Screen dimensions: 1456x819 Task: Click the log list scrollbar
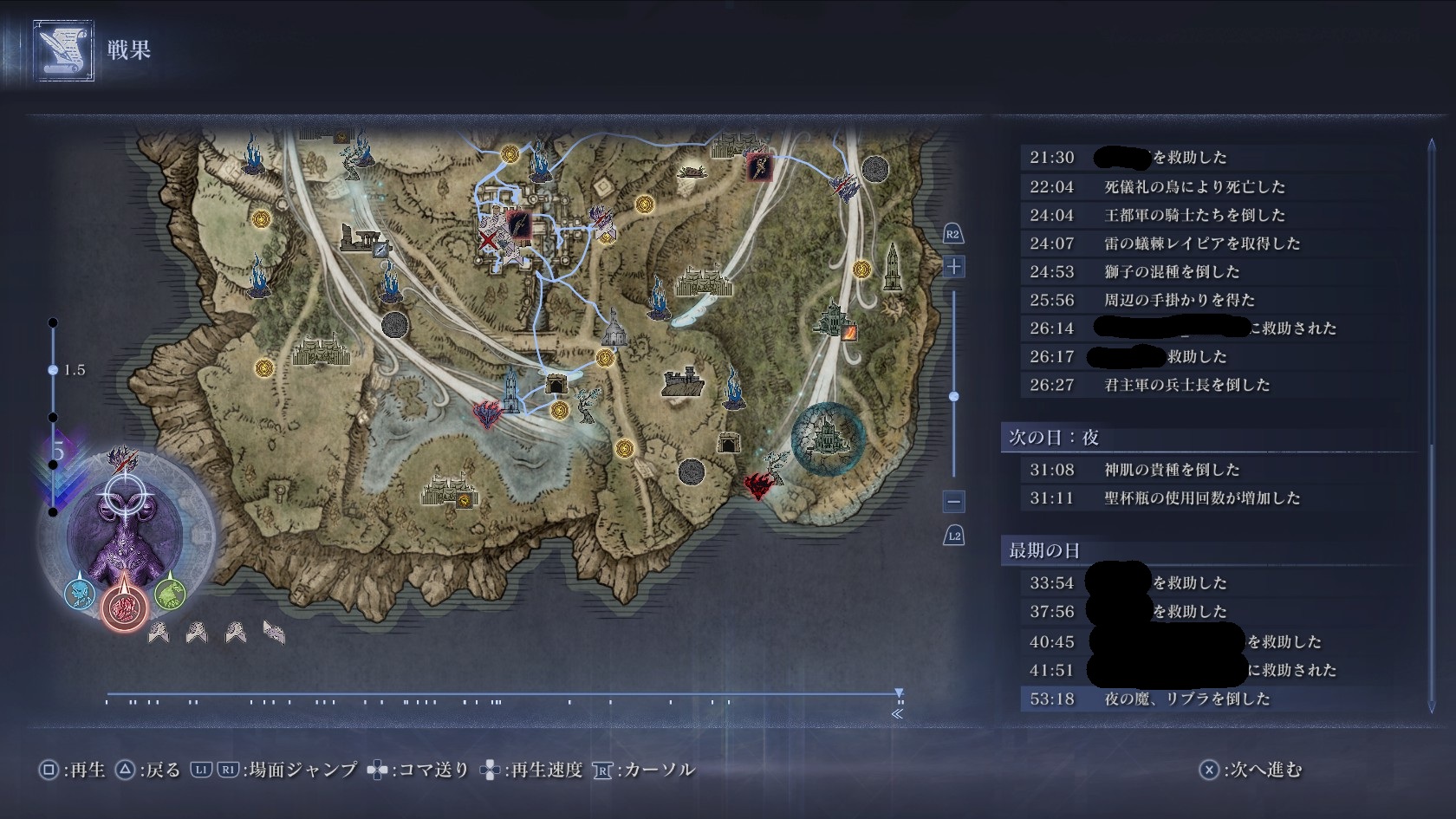1431,425
